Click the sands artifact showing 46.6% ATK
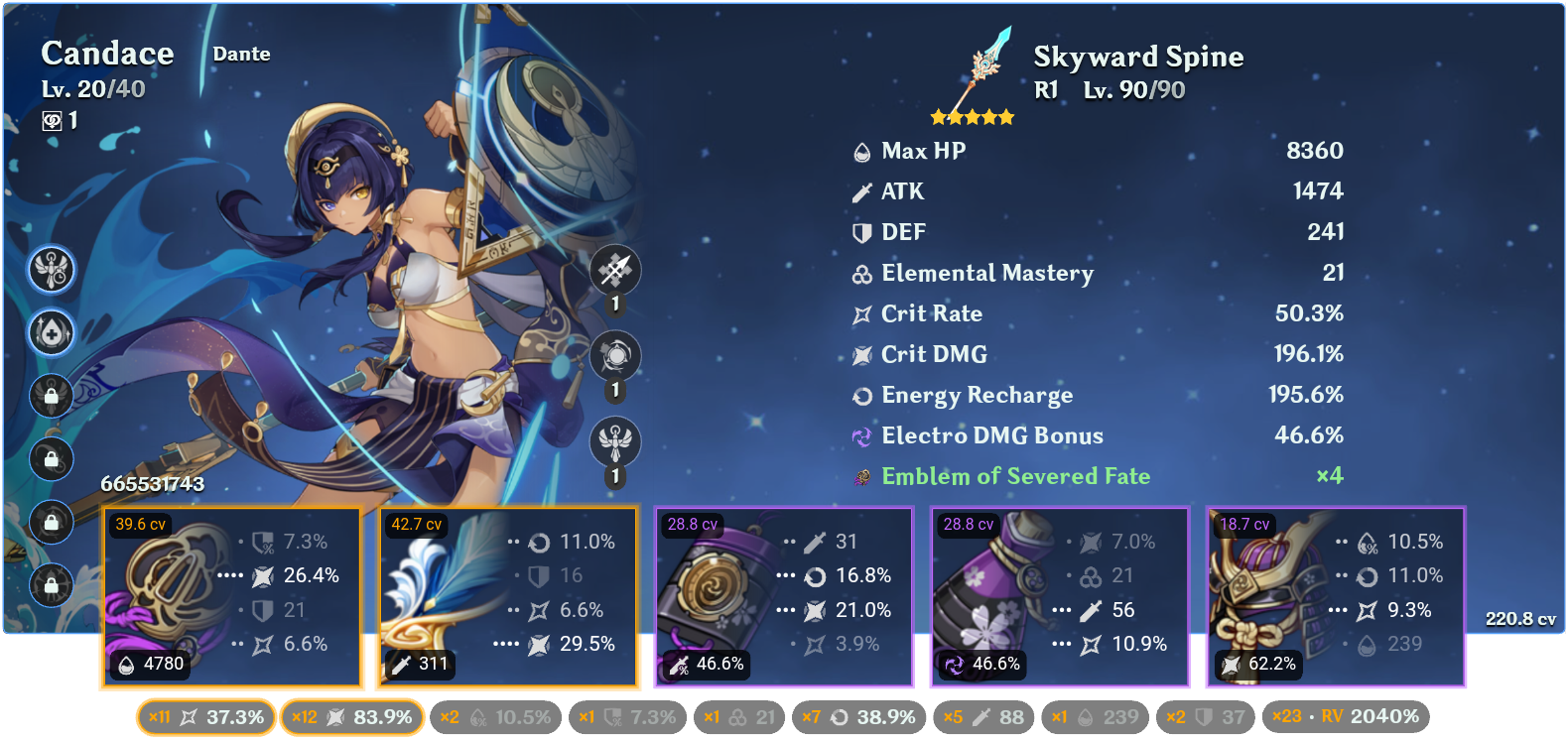The height and width of the screenshot is (741, 1568). point(783,595)
